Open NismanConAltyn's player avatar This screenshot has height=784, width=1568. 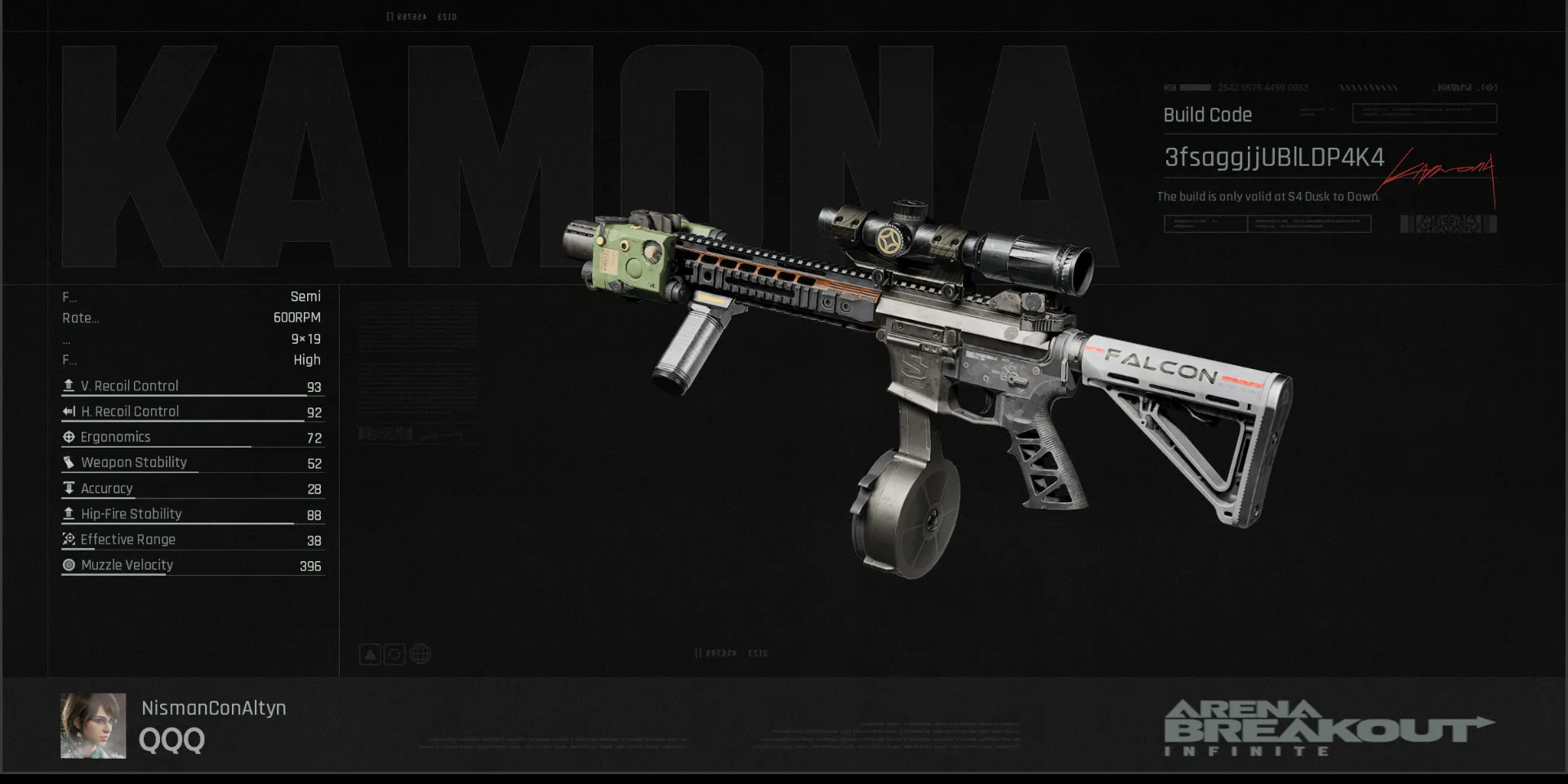(93, 725)
